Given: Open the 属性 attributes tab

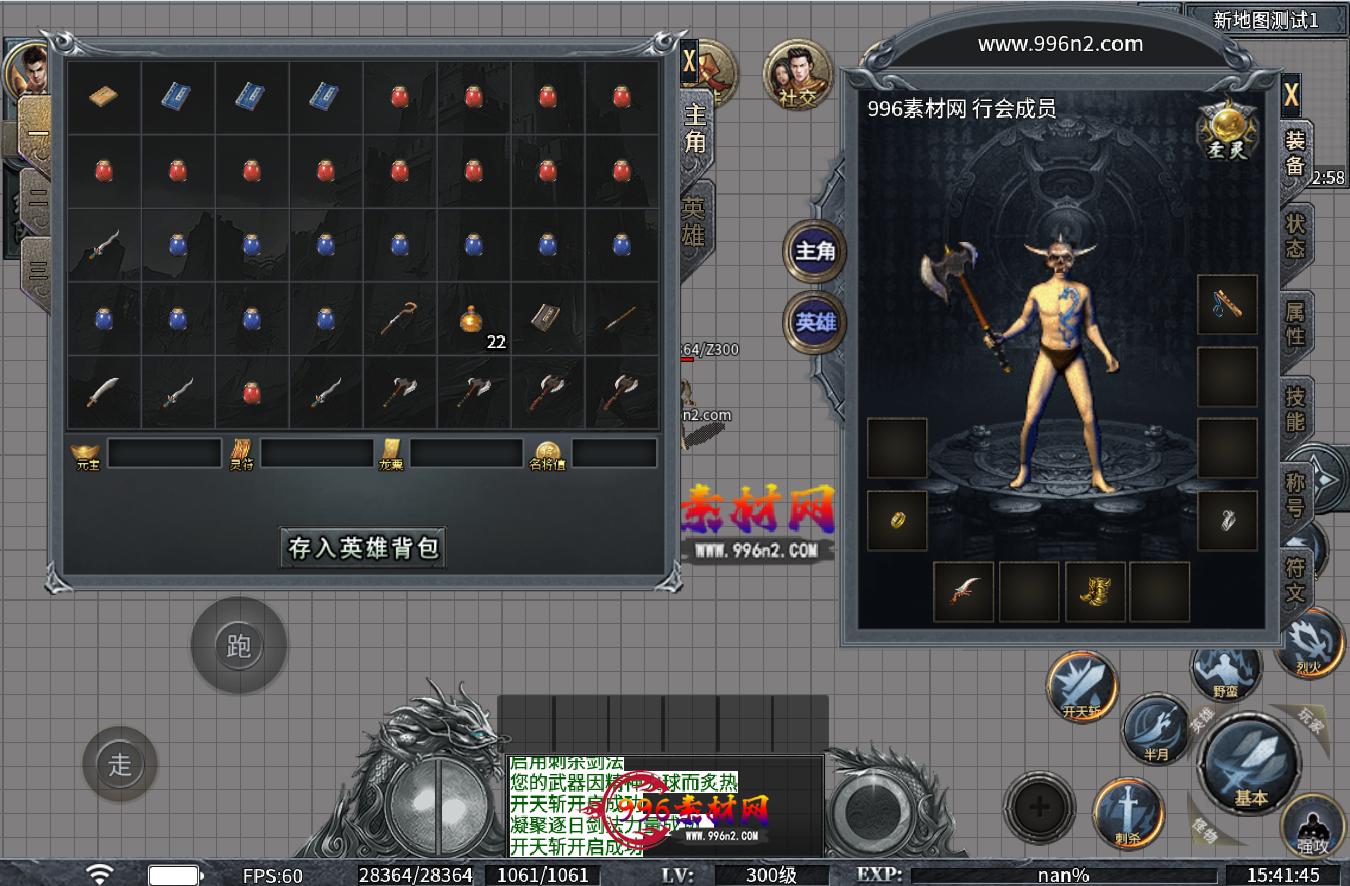Looking at the screenshot, I should click(x=1295, y=323).
